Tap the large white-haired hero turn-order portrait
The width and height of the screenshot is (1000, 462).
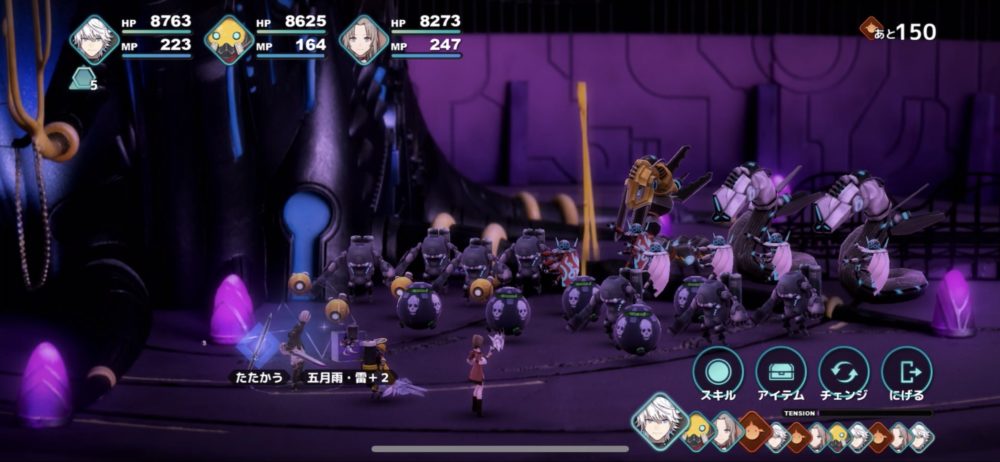coord(658,419)
